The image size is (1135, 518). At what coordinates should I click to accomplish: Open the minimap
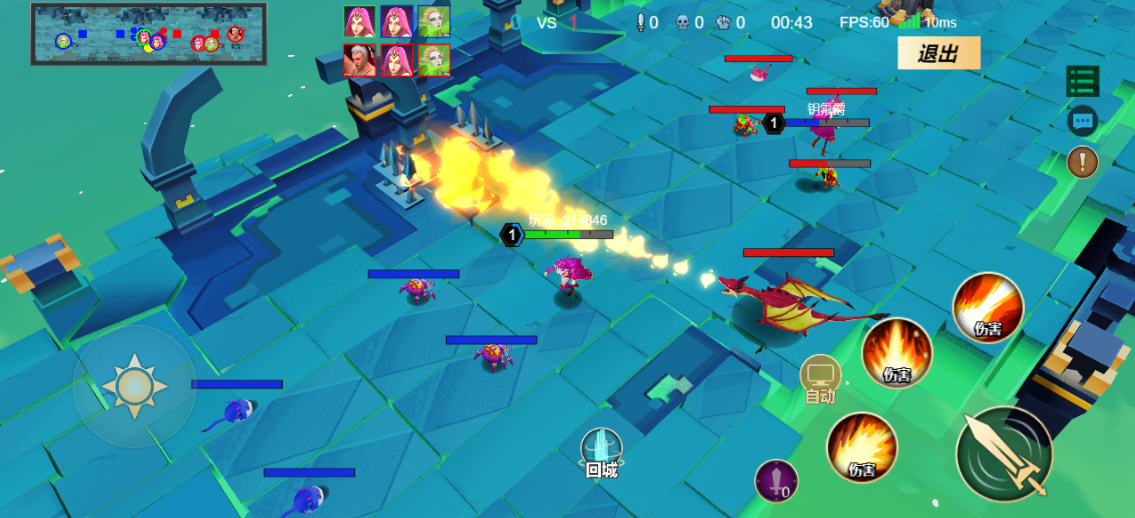[149, 34]
